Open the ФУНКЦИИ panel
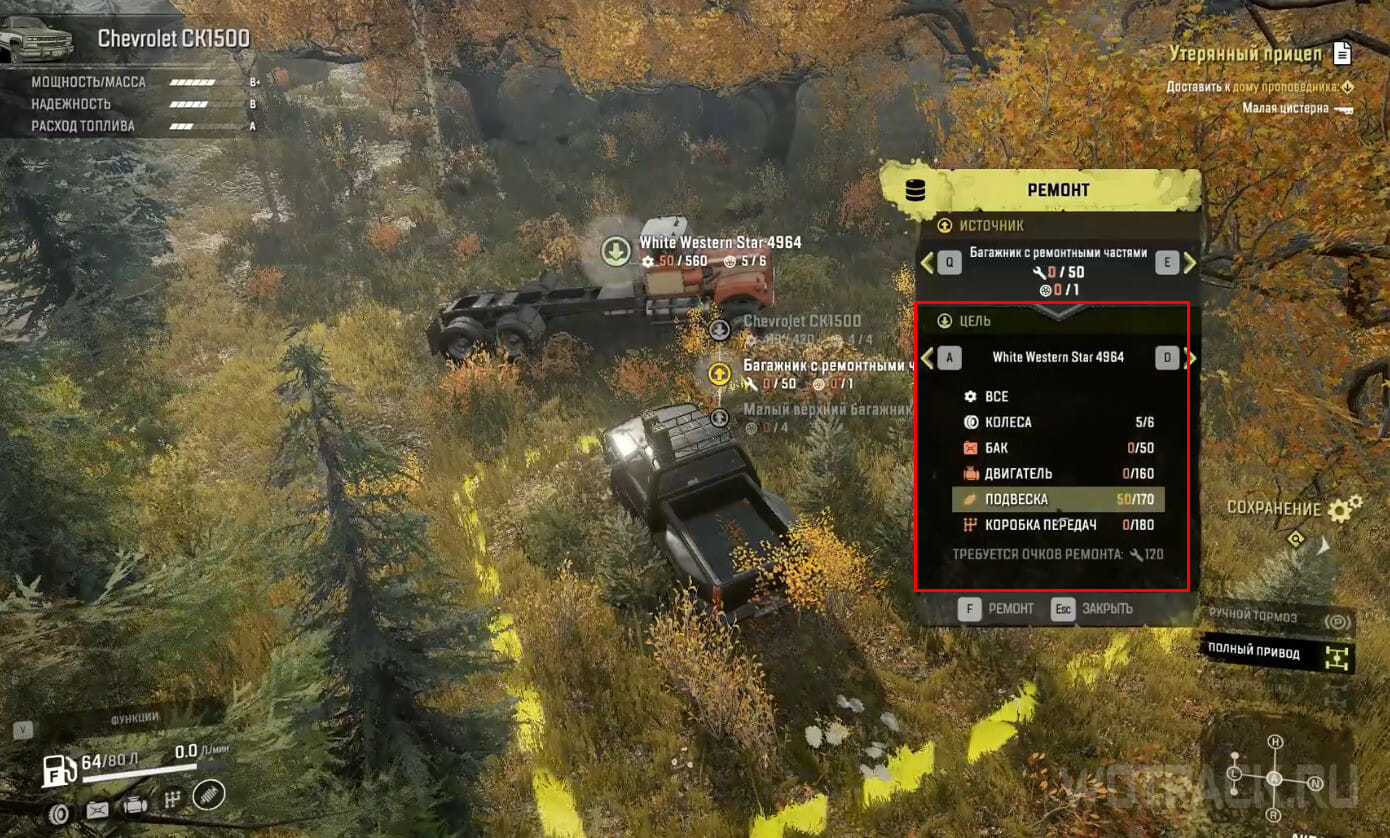 pyautogui.click(x=134, y=717)
